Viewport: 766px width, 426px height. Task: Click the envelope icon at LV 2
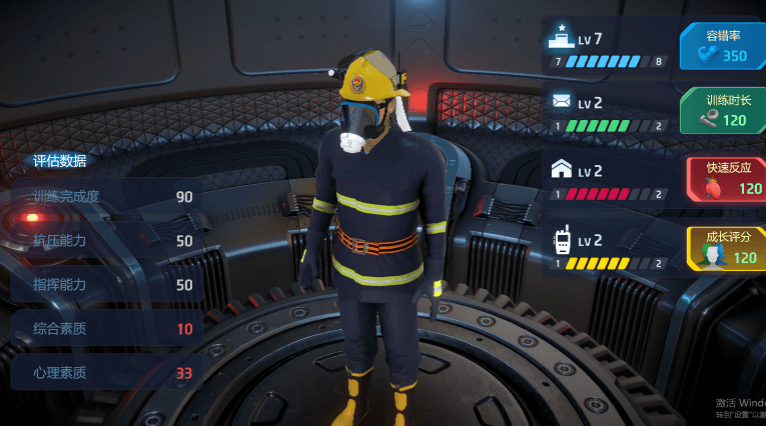[560, 102]
